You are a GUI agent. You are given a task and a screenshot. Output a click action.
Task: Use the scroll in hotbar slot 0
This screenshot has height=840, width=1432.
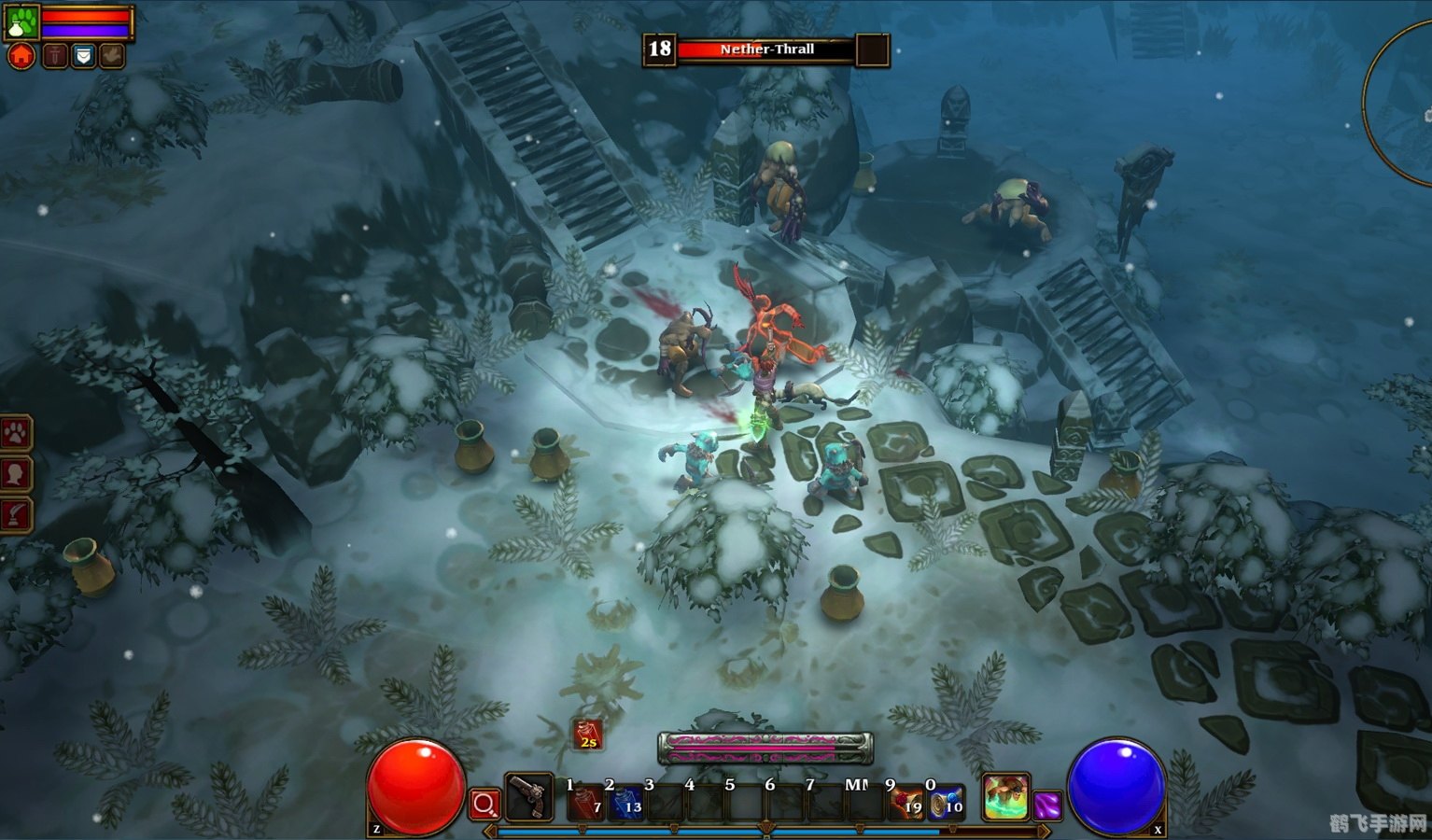click(x=946, y=803)
